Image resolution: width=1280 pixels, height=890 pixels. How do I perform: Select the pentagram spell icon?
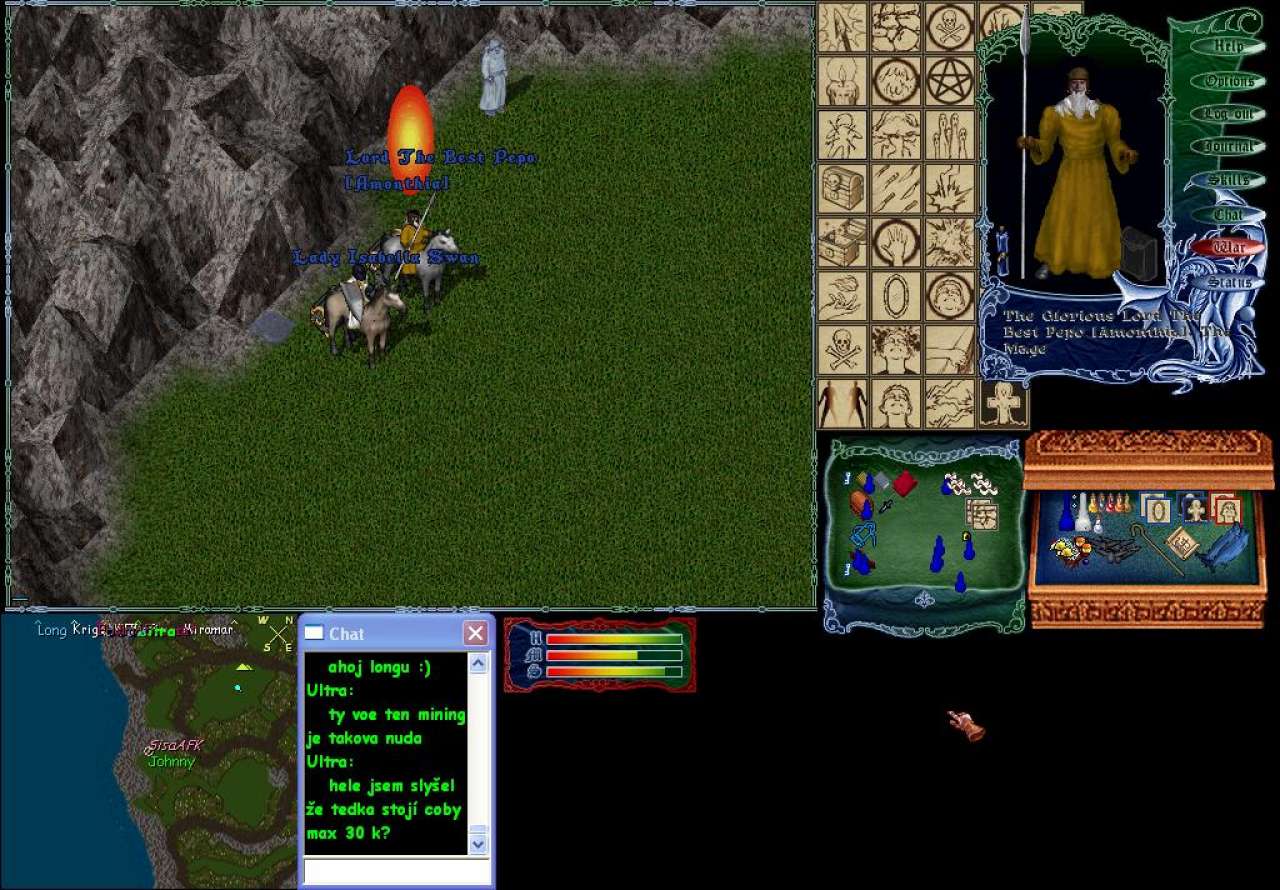click(x=950, y=81)
